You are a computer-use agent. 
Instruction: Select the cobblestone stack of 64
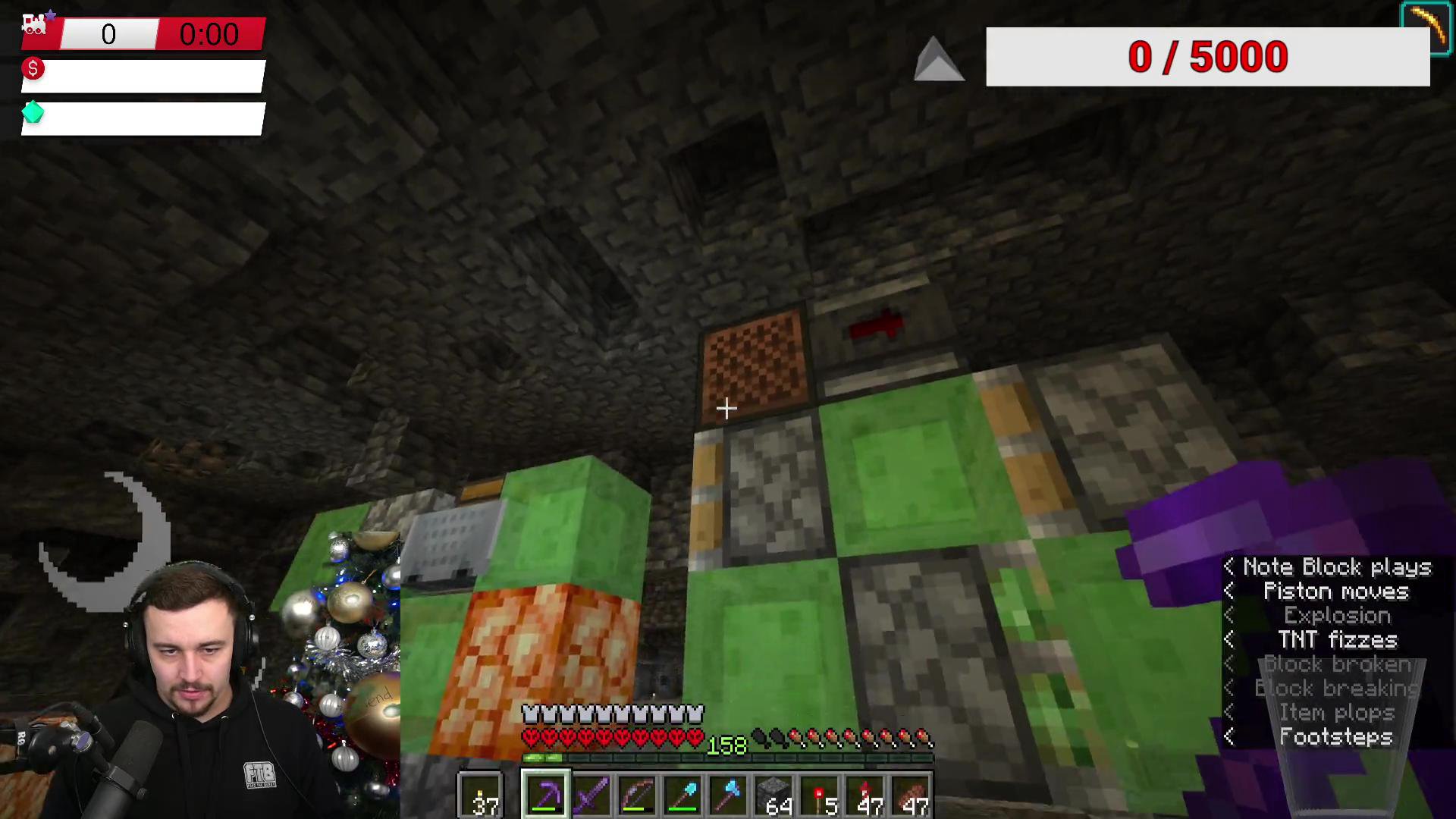point(774,795)
